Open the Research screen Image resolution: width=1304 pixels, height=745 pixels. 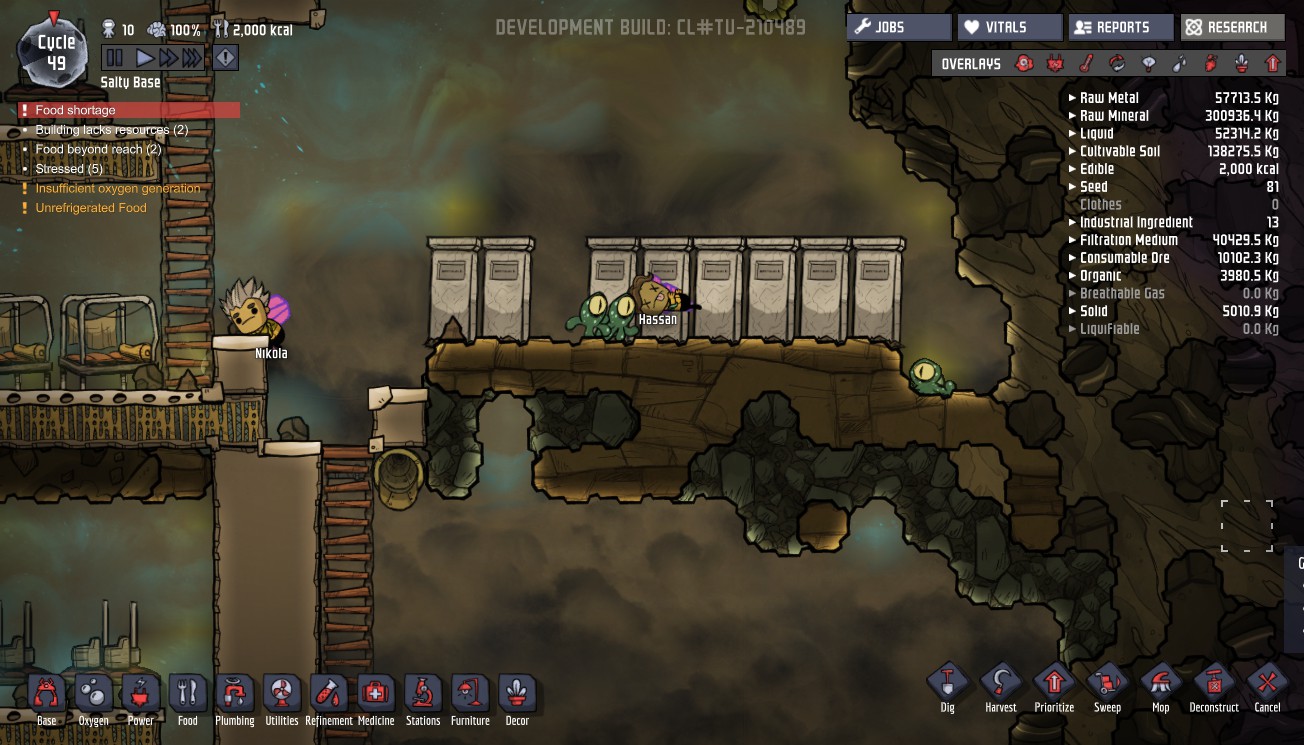tap(1231, 27)
